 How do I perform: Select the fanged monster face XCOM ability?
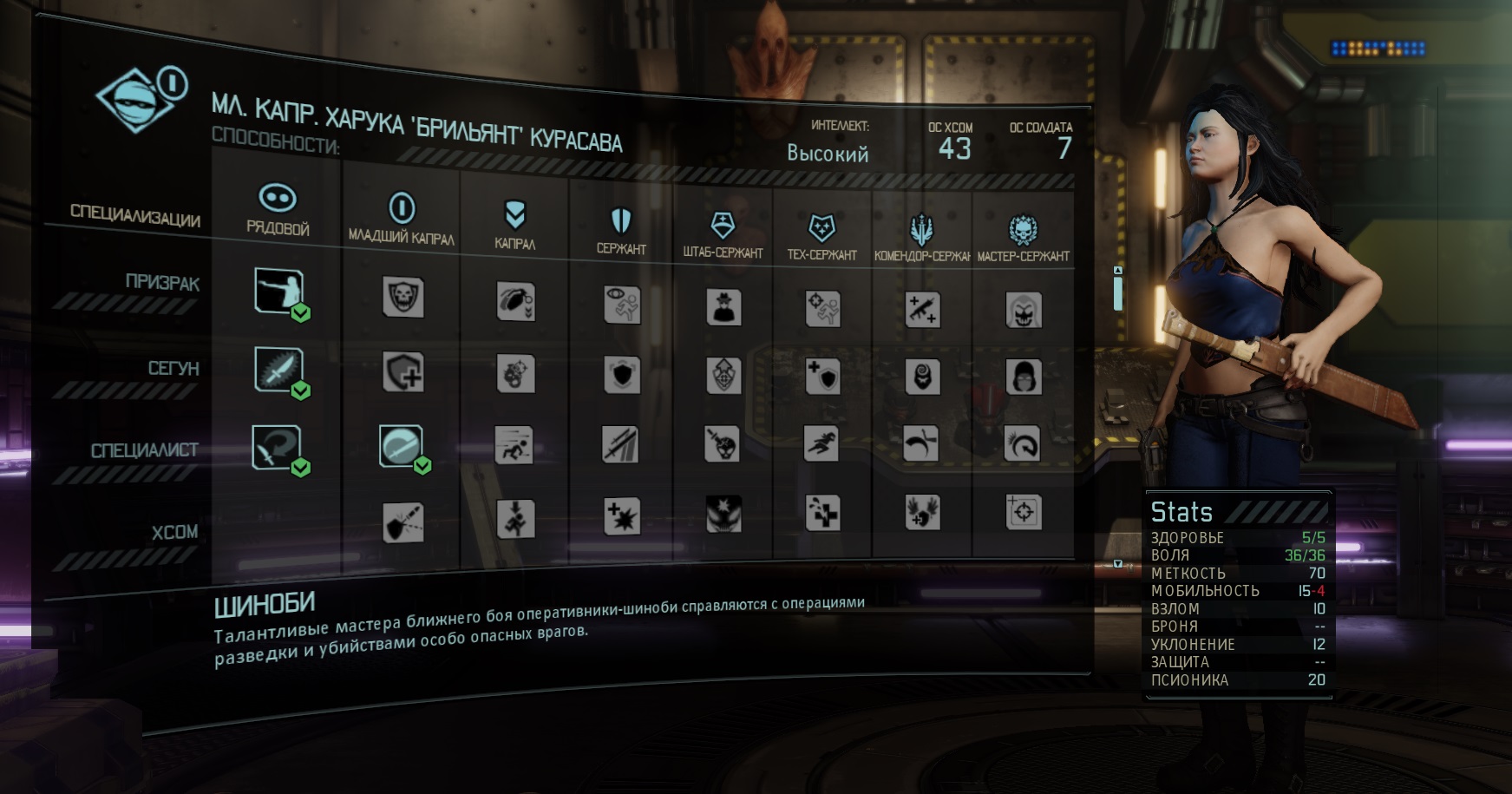[723, 514]
